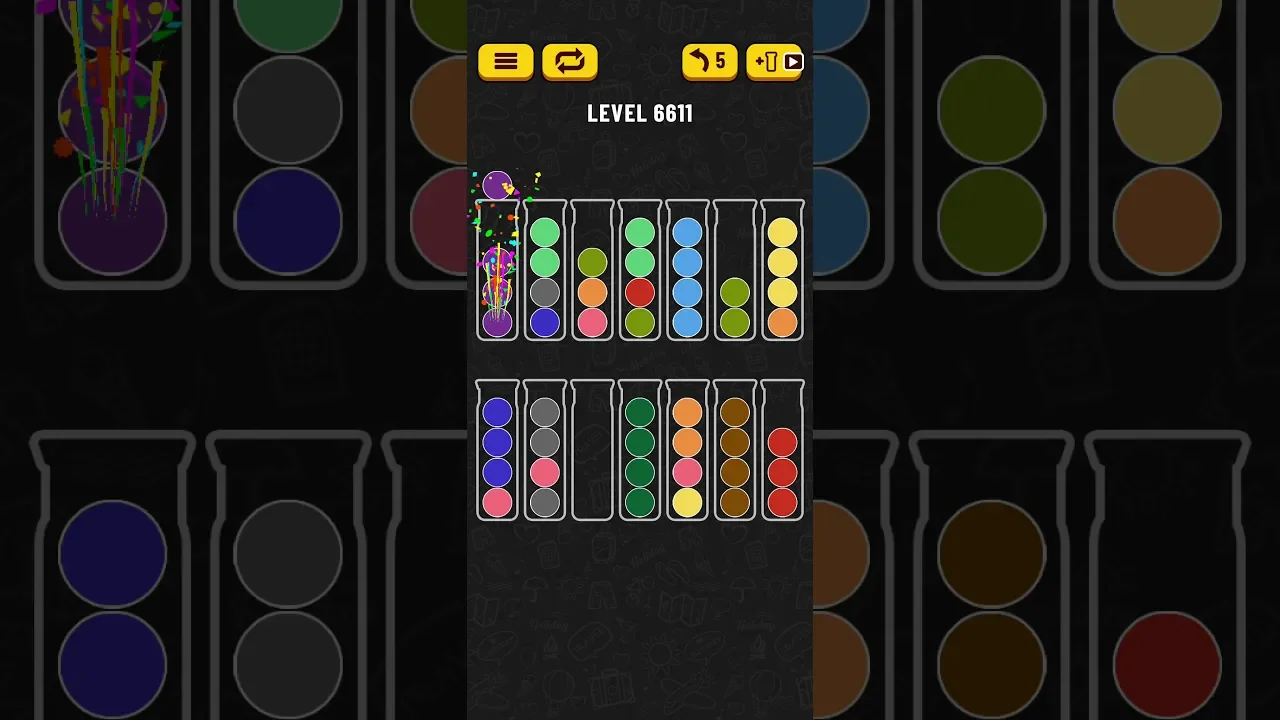The height and width of the screenshot is (720, 1280).
Task: Open the hamburger menu
Action: coord(505,62)
